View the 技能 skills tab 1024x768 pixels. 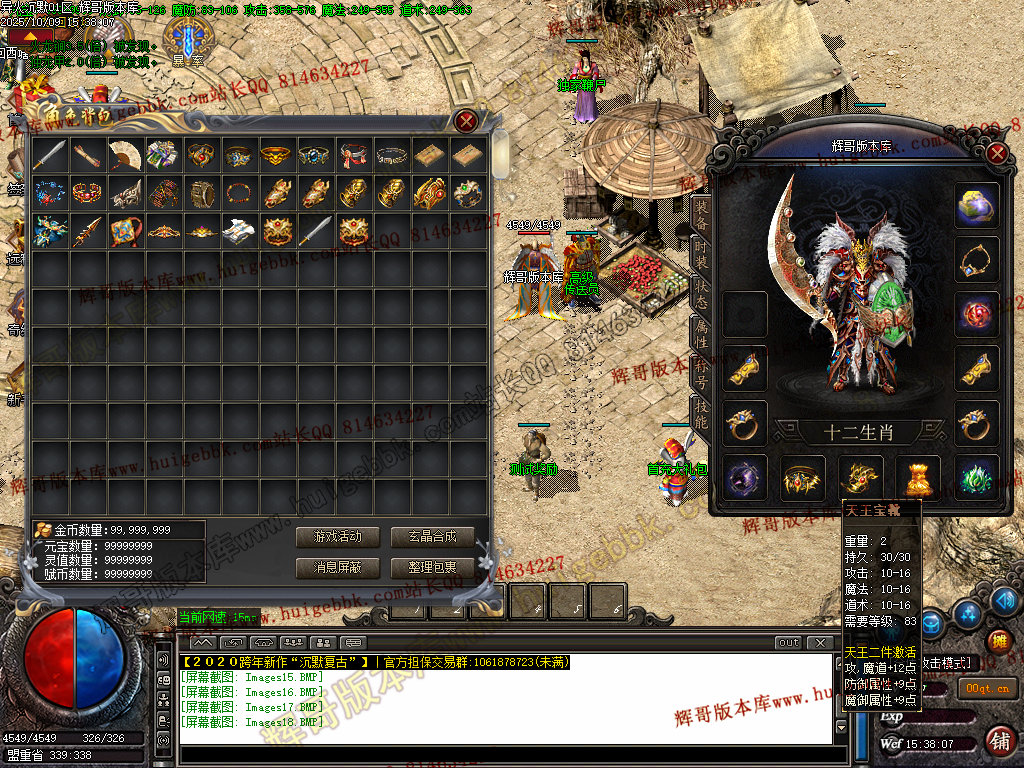pos(701,414)
